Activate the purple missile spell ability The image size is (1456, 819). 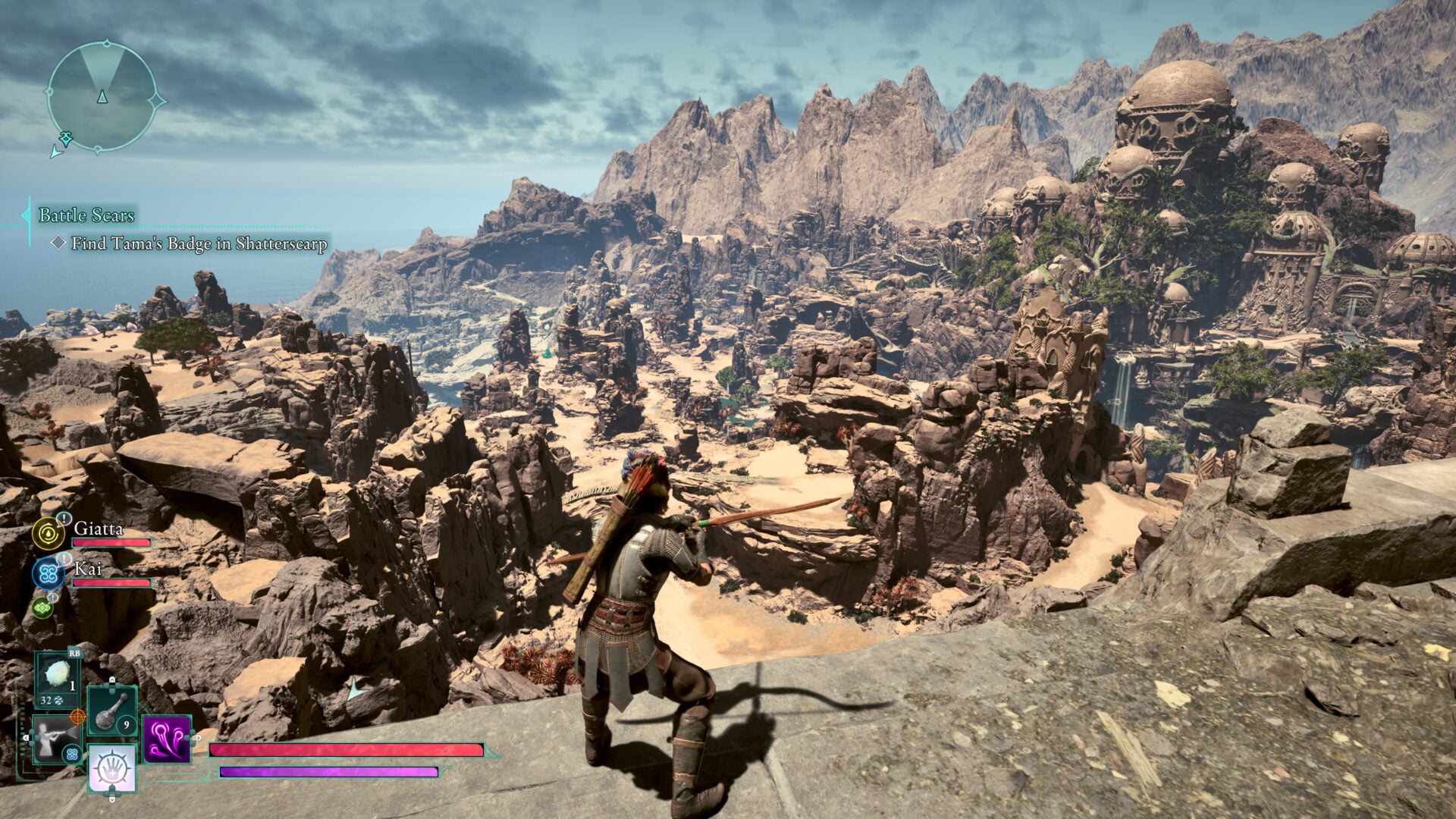166,739
